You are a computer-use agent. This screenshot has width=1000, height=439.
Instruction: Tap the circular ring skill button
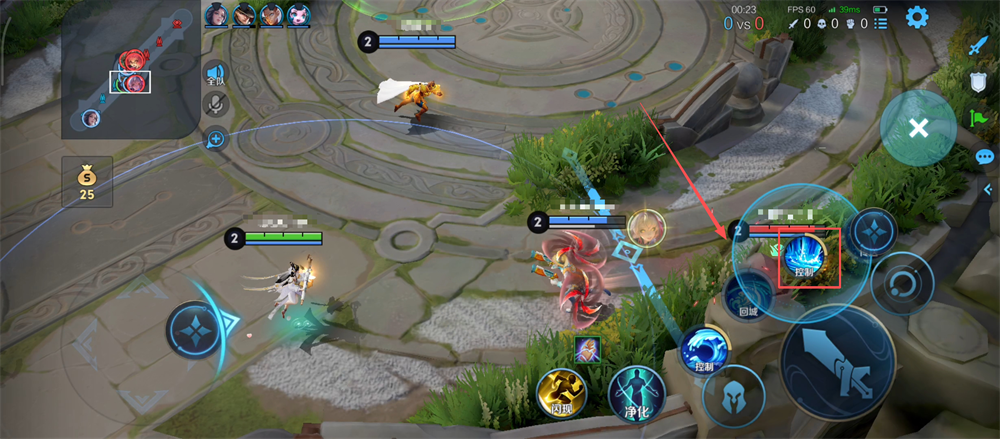(901, 283)
